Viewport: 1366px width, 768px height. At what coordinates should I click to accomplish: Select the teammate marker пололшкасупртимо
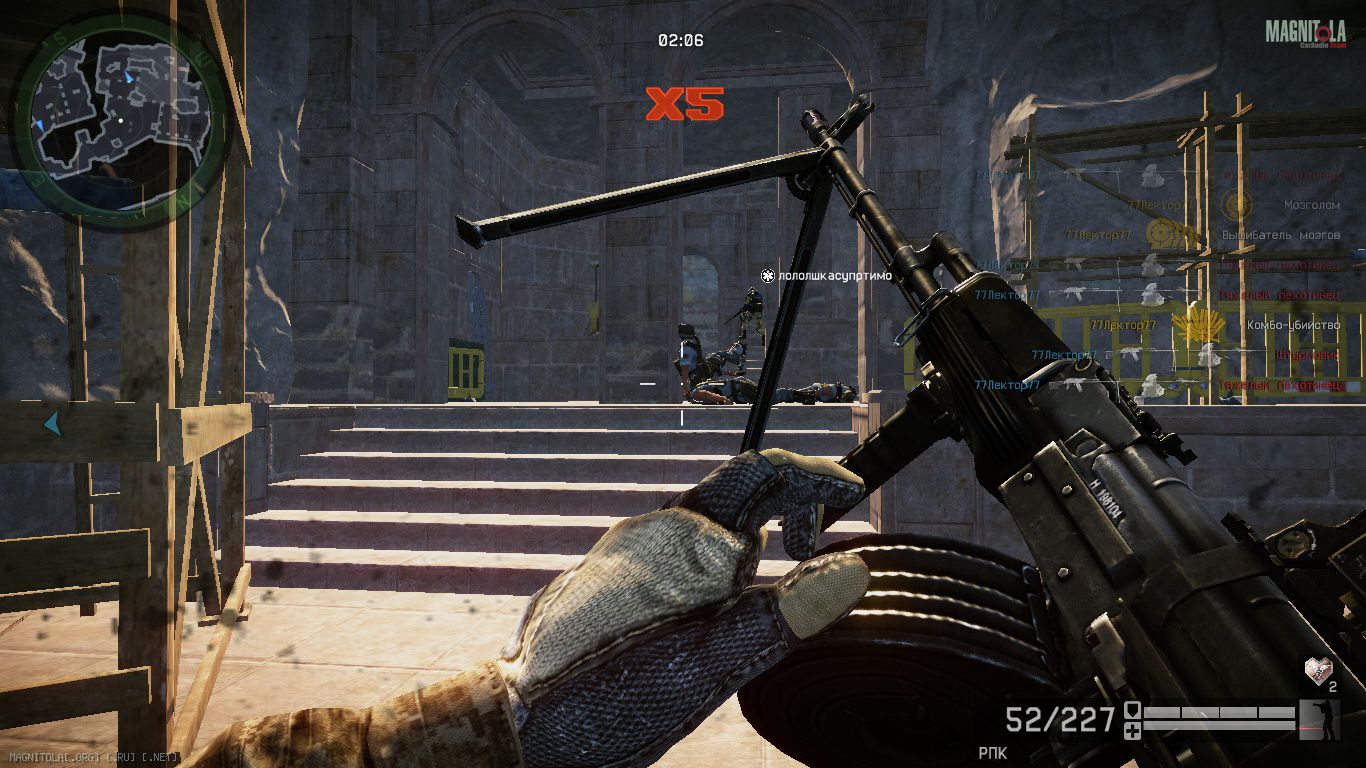click(x=826, y=275)
